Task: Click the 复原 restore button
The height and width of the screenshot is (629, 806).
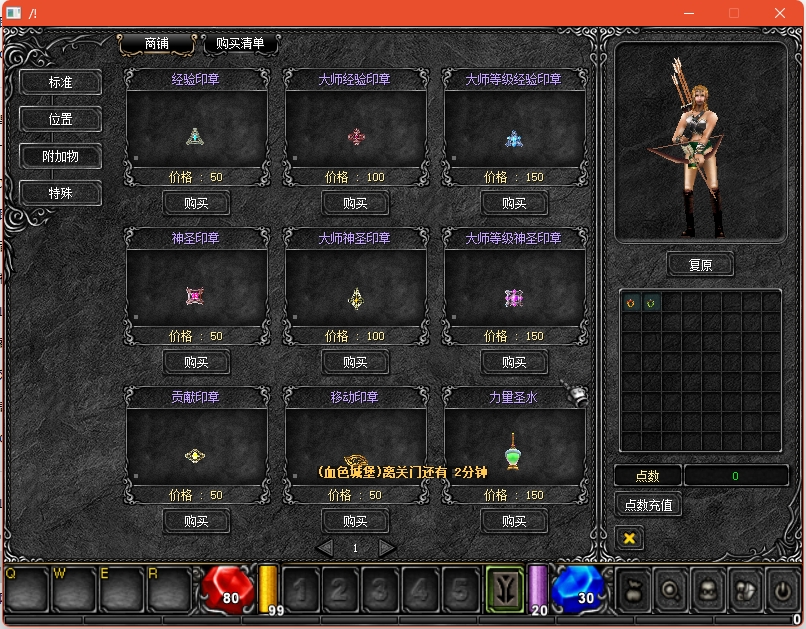Action: (700, 265)
